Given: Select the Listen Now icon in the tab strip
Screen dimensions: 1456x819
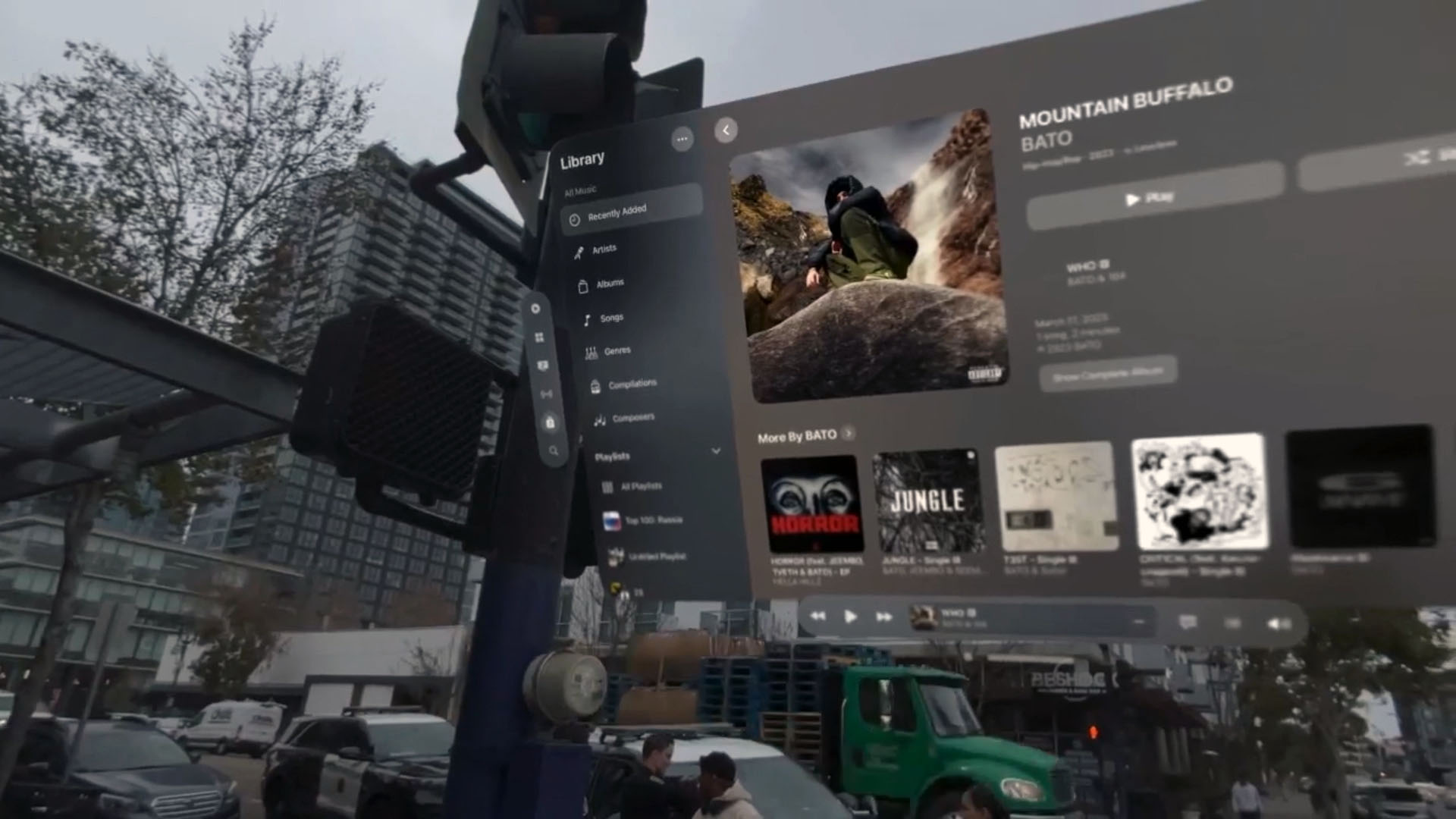Looking at the screenshot, I should (x=537, y=309).
